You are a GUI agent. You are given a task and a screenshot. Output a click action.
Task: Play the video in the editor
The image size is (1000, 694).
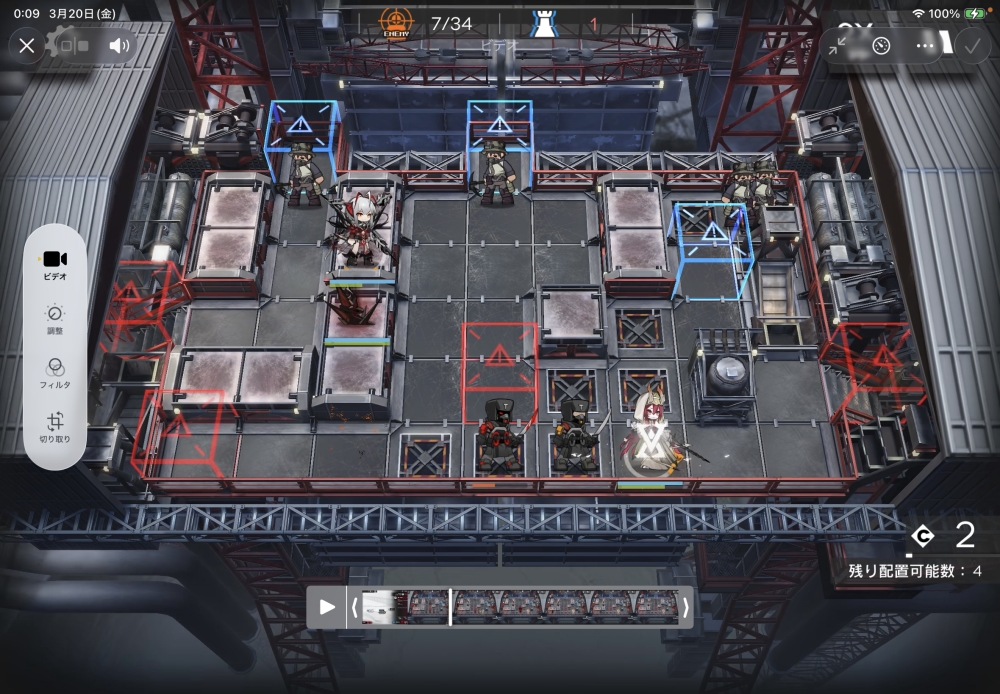[x=327, y=606]
